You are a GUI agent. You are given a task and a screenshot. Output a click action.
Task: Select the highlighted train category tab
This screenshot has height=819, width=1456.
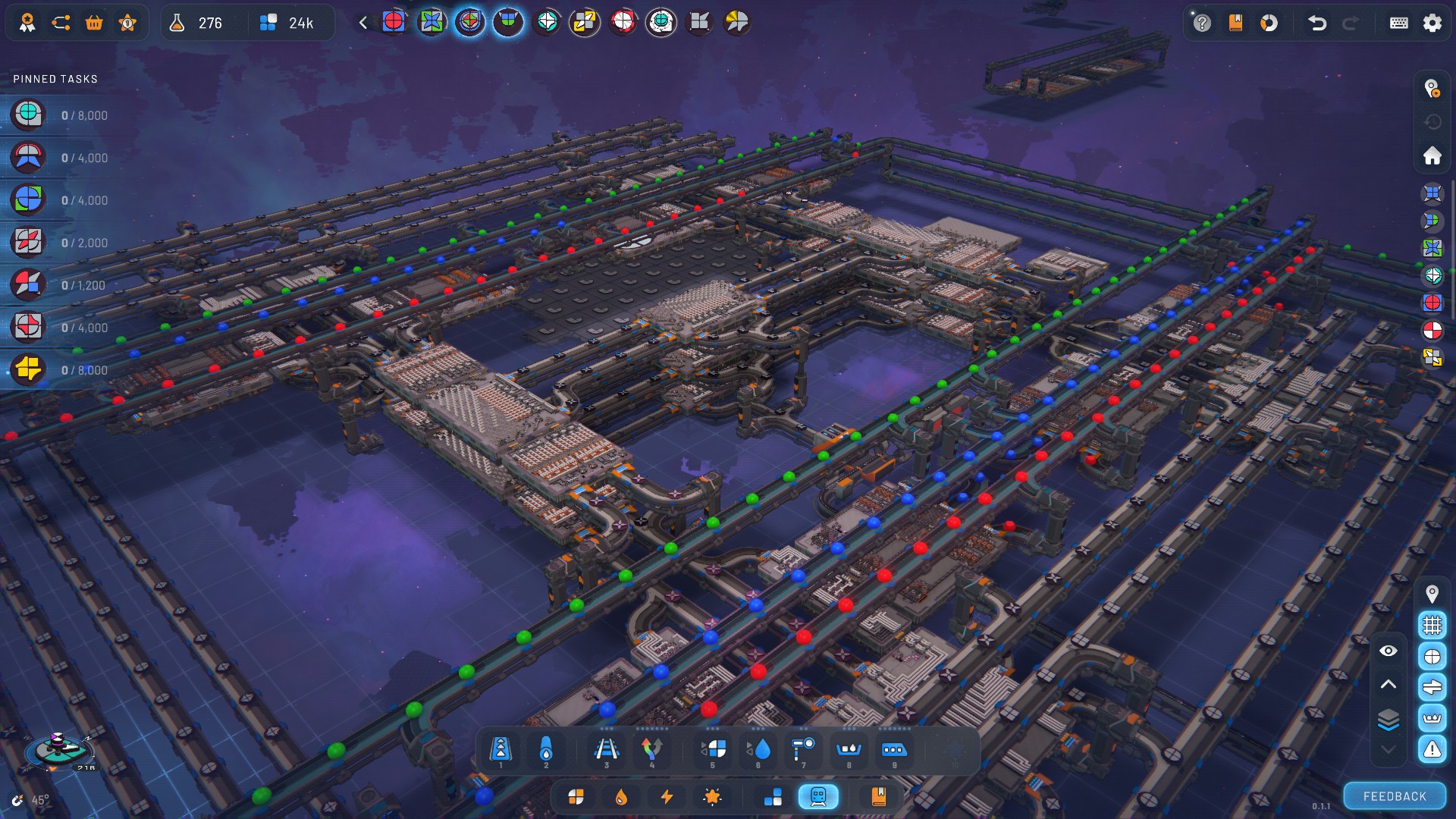(817, 796)
